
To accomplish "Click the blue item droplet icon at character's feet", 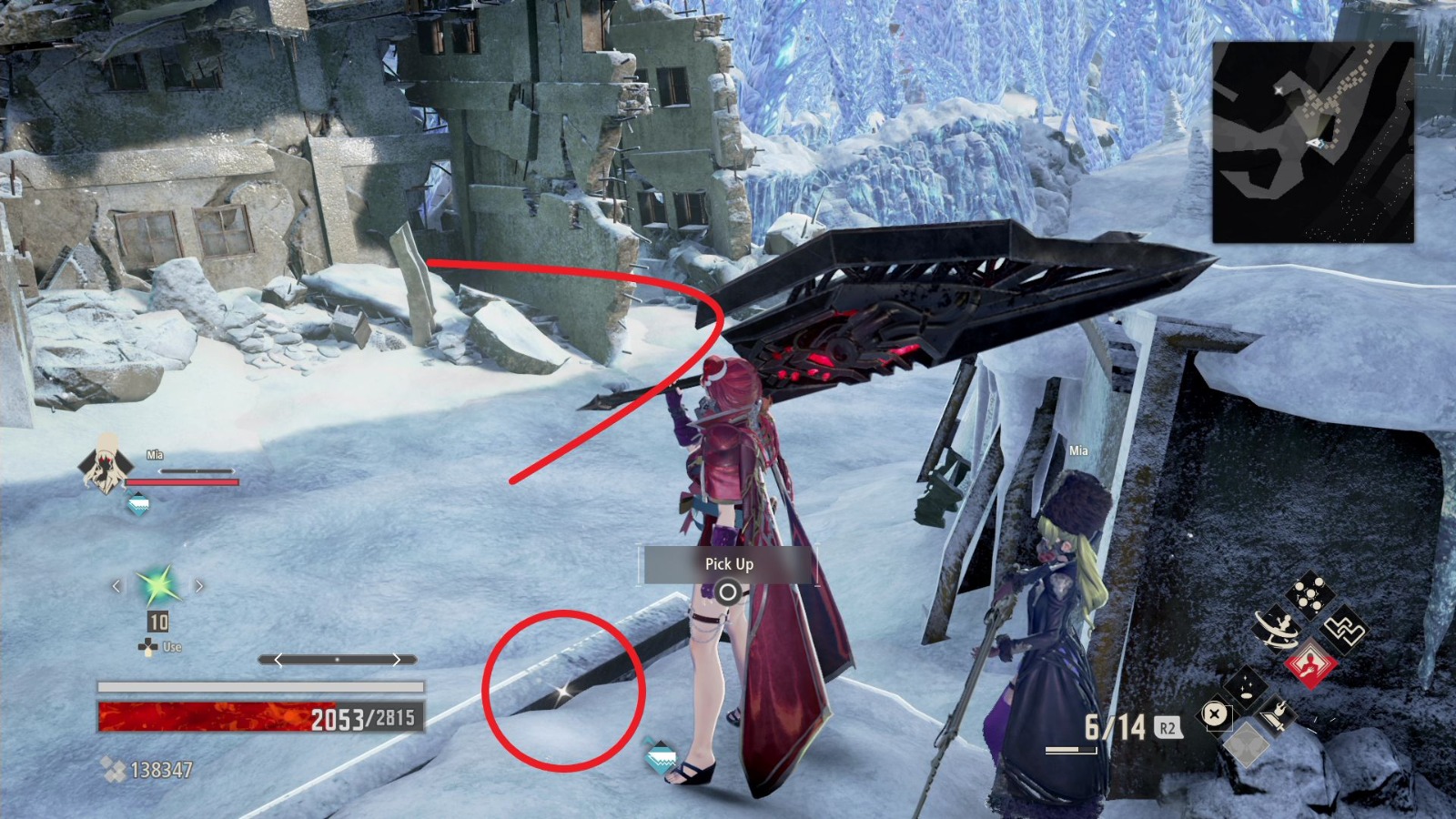I will (x=662, y=755).
